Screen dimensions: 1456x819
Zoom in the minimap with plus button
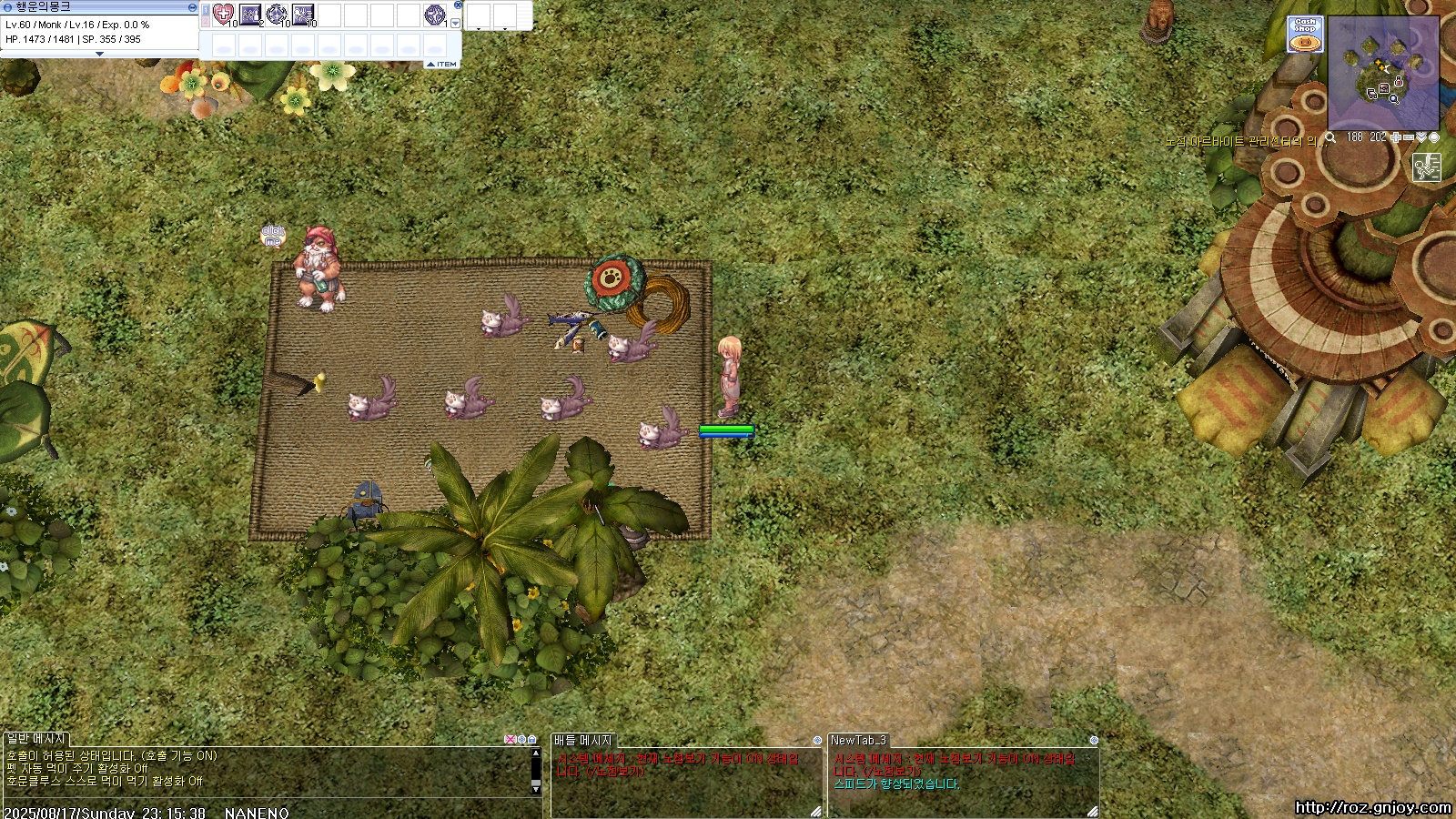point(1396,137)
